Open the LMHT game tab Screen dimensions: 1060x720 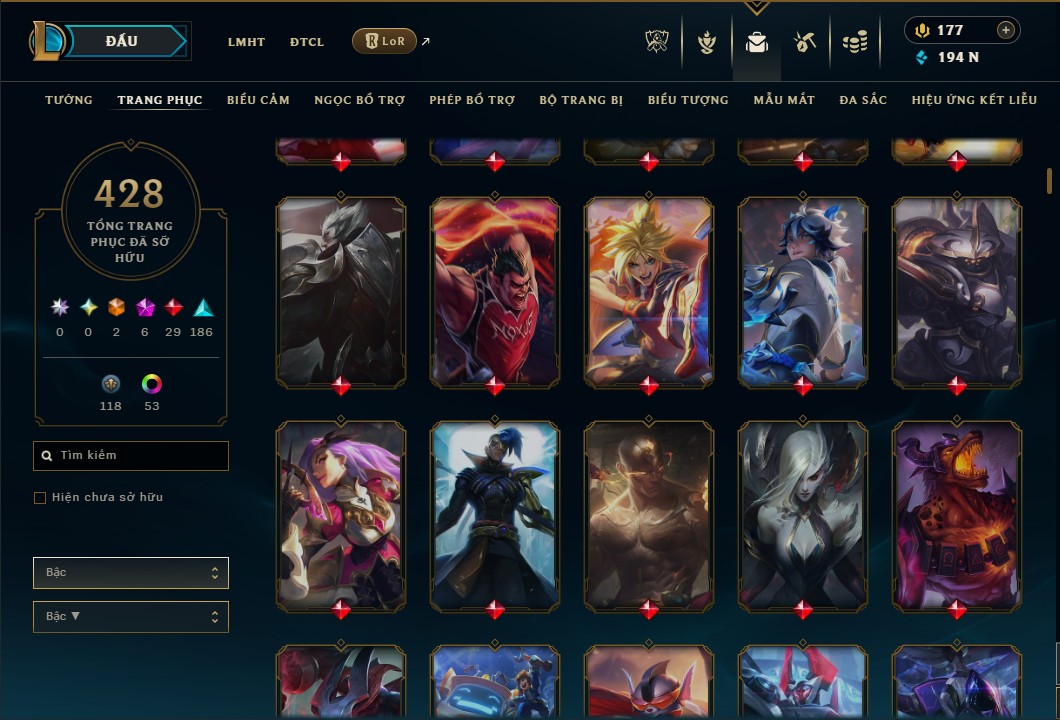point(246,42)
